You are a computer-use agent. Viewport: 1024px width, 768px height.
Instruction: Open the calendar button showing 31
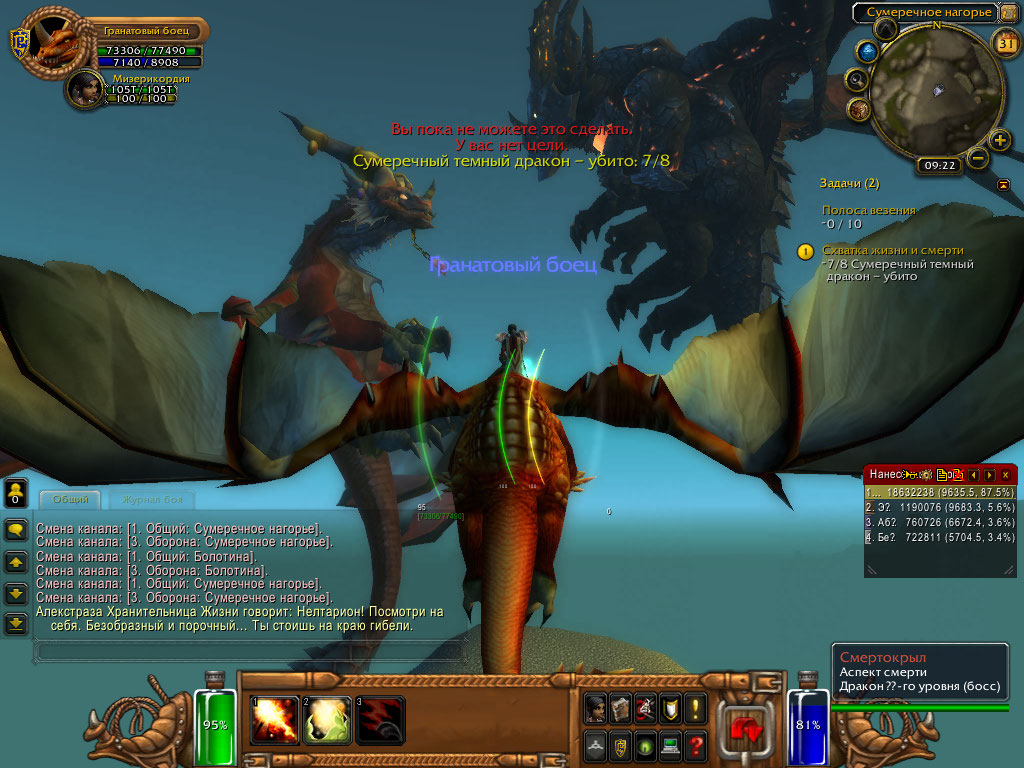coord(1005,42)
